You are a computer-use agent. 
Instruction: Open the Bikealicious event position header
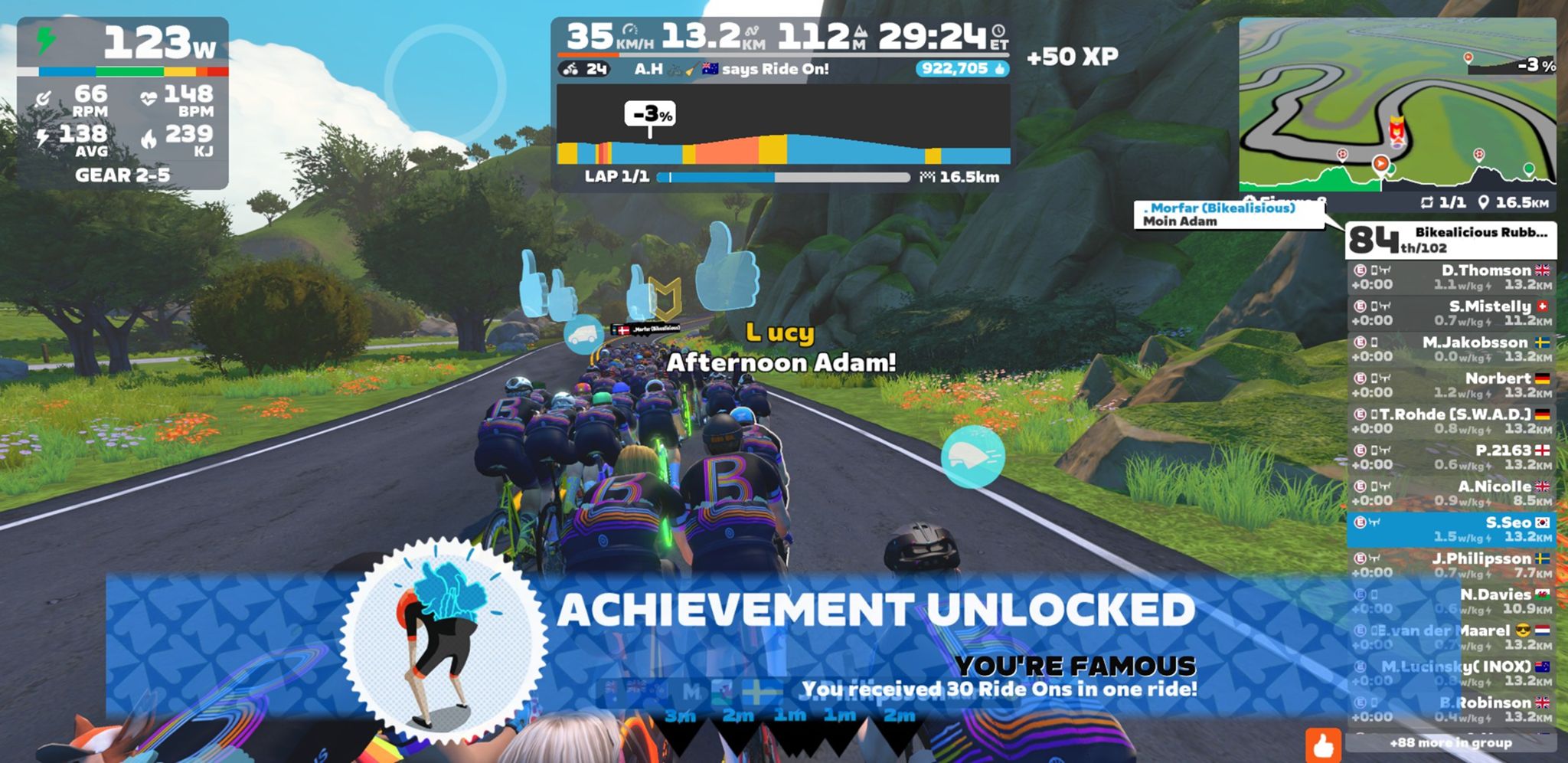pyautogui.click(x=1451, y=240)
